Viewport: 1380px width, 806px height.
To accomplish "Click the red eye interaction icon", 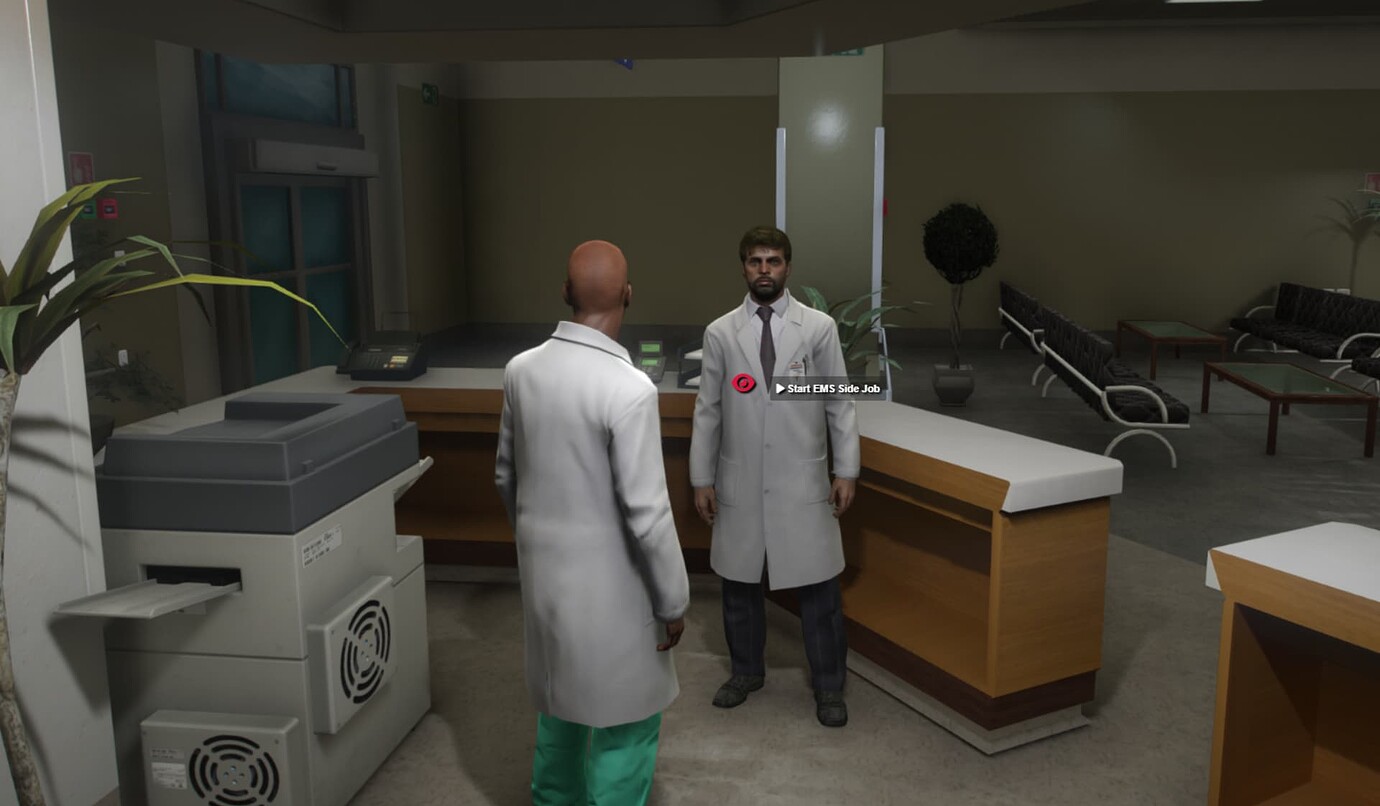I will coord(743,384).
